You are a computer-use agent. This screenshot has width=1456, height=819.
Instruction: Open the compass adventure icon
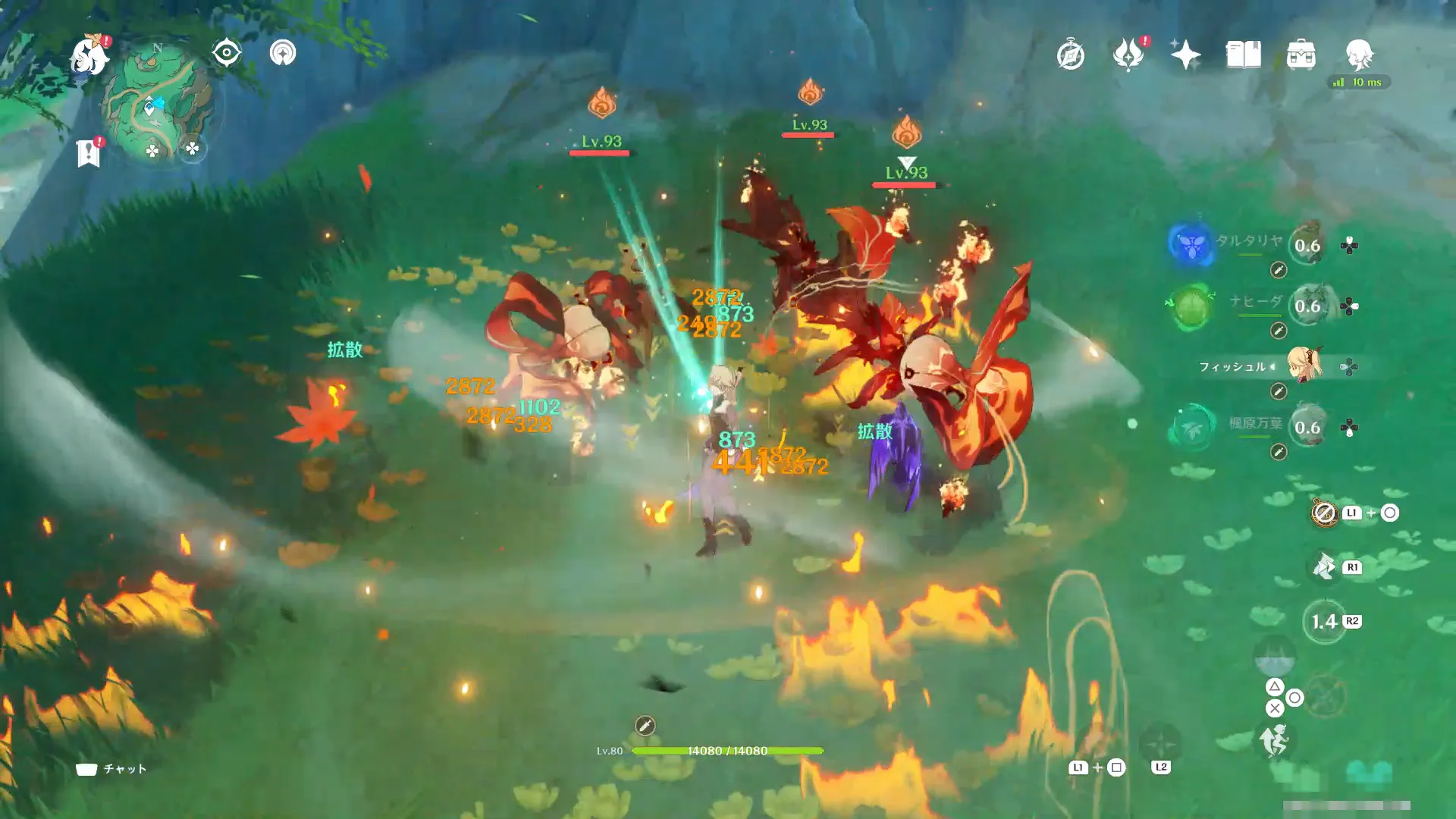coord(1070,55)
